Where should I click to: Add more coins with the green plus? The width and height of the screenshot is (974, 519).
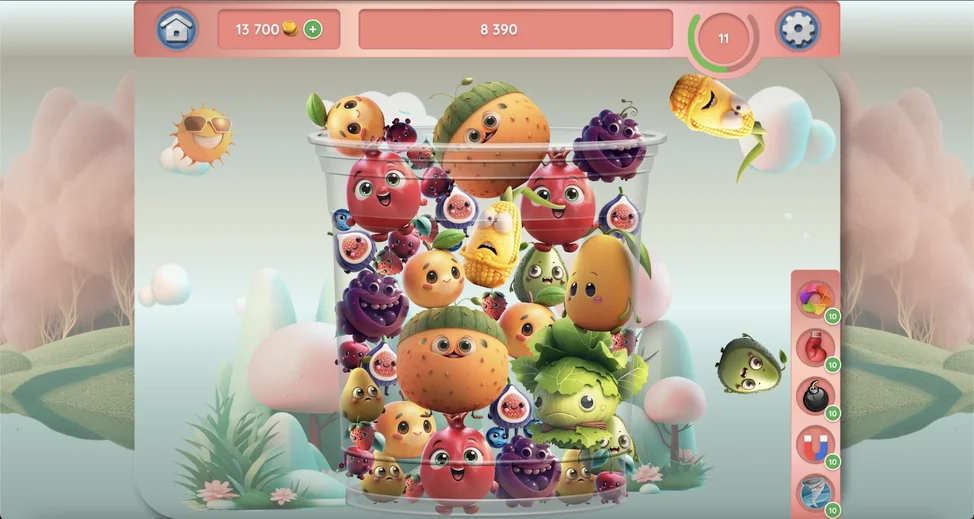point(313,29)
